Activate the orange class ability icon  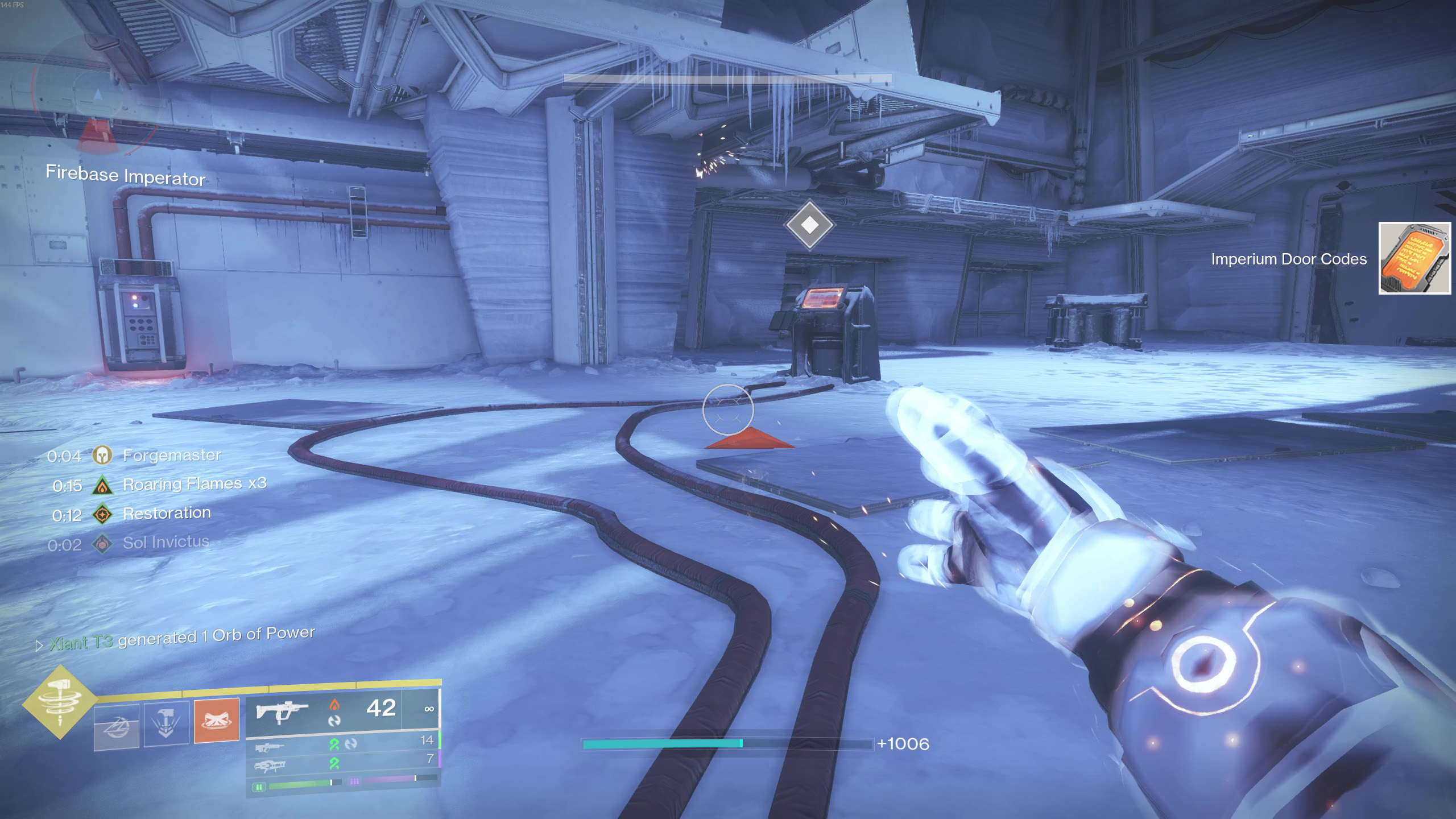[x=216, y=720]
